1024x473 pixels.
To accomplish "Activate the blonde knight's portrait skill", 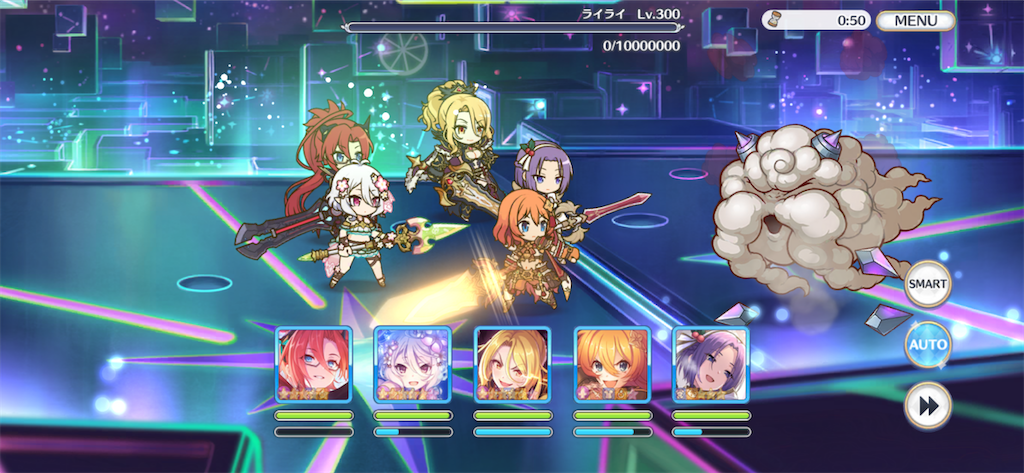I will coord(512,365).
